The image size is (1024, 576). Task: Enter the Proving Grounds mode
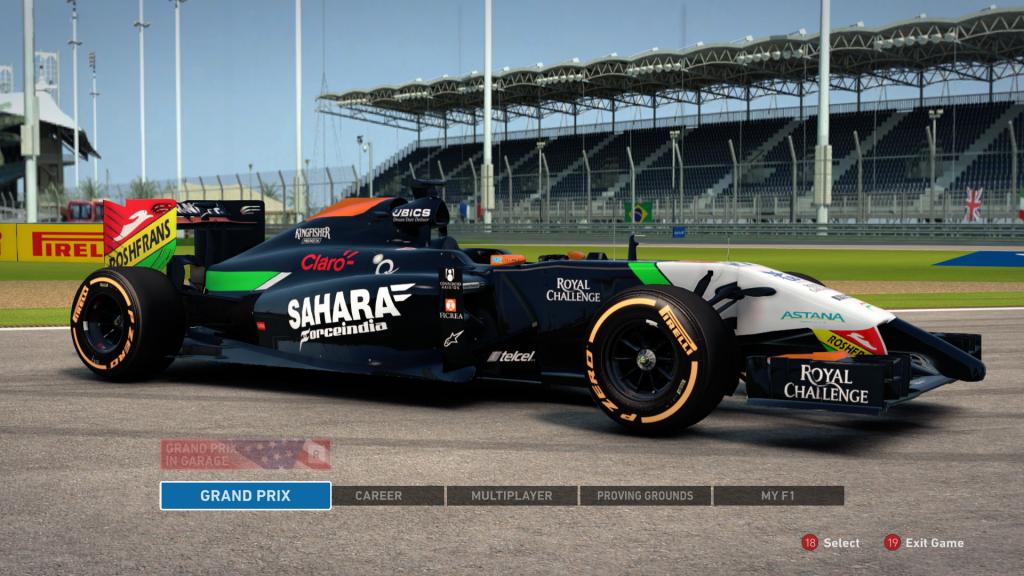click(645, 495)
